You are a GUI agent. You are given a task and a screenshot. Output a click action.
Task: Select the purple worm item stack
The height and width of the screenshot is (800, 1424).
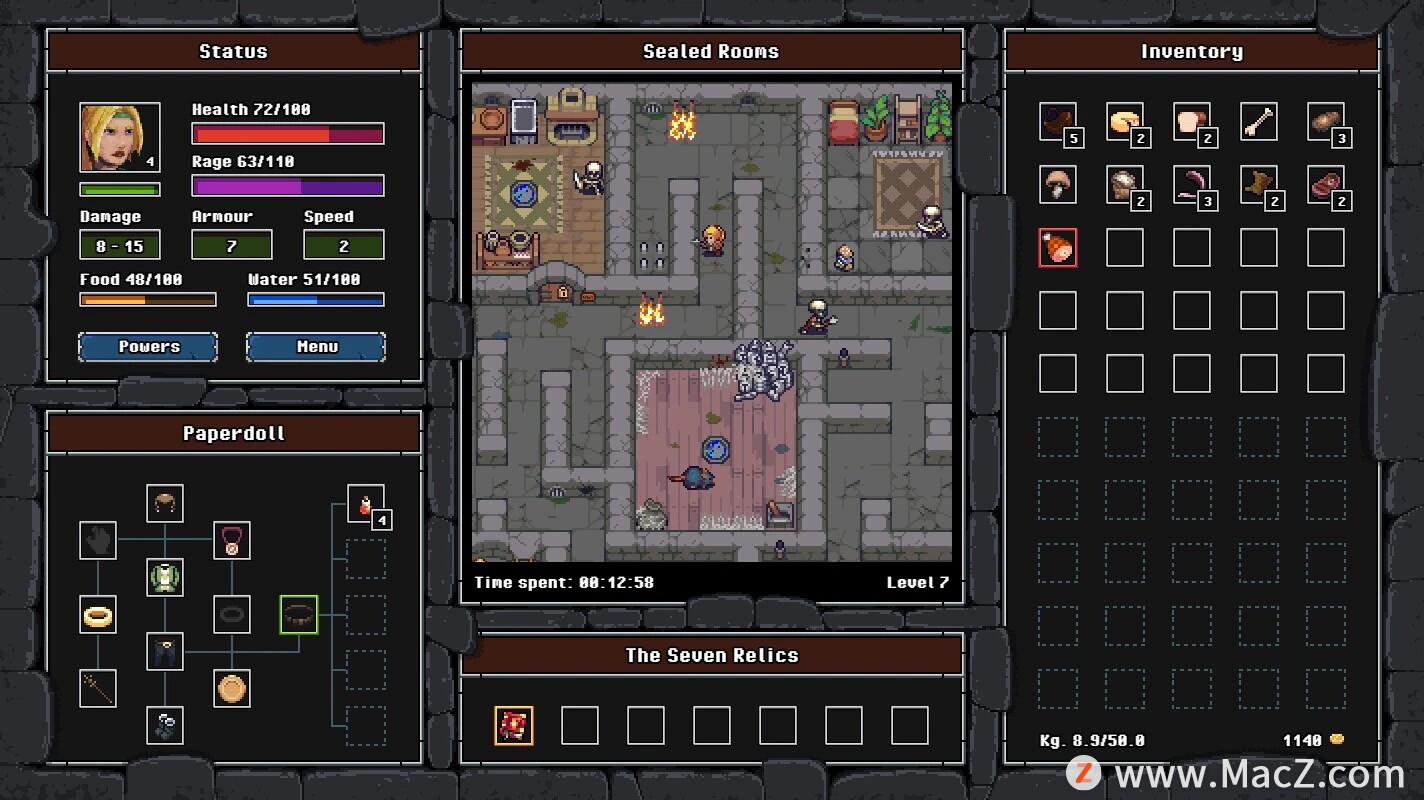(1192, 184)
